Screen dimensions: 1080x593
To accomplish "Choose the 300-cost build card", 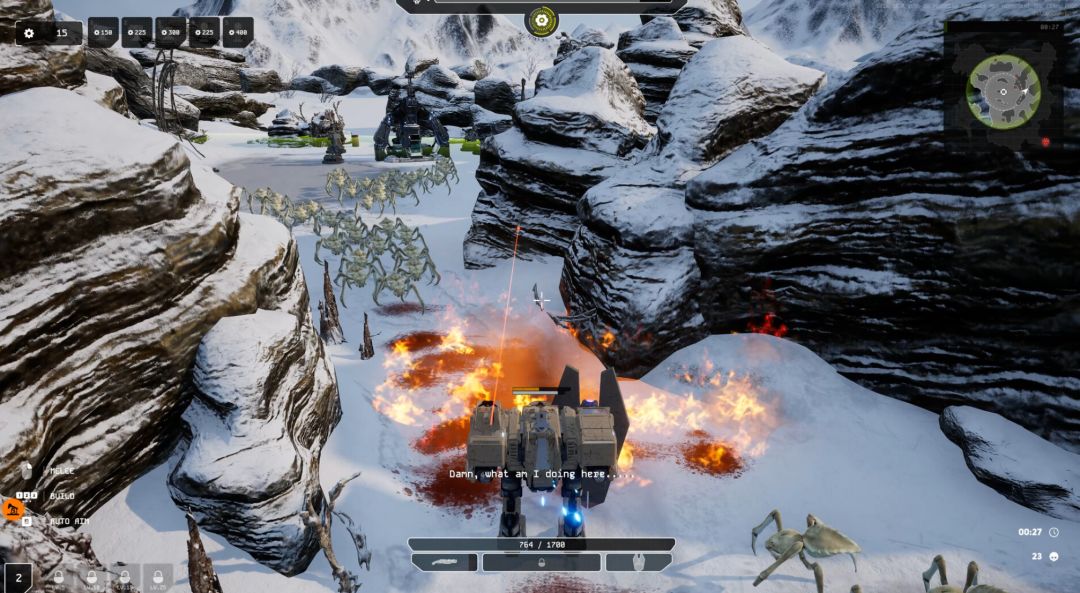I will coord(171,32).
